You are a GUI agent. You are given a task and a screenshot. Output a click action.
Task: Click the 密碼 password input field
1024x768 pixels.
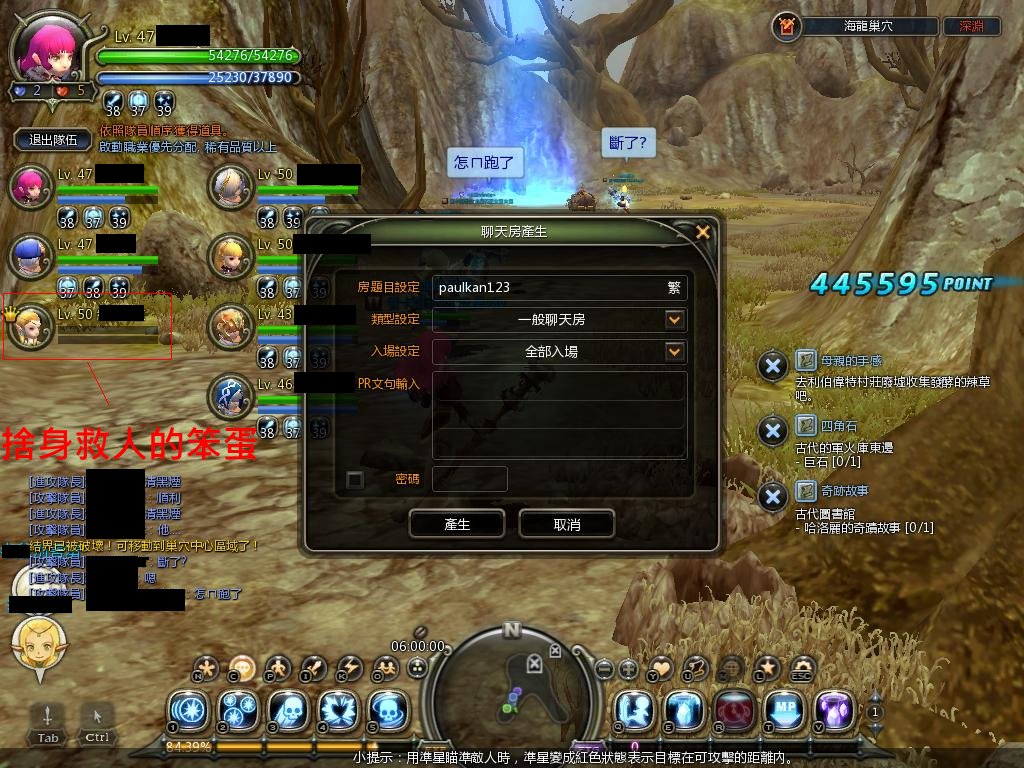[470, 480]
